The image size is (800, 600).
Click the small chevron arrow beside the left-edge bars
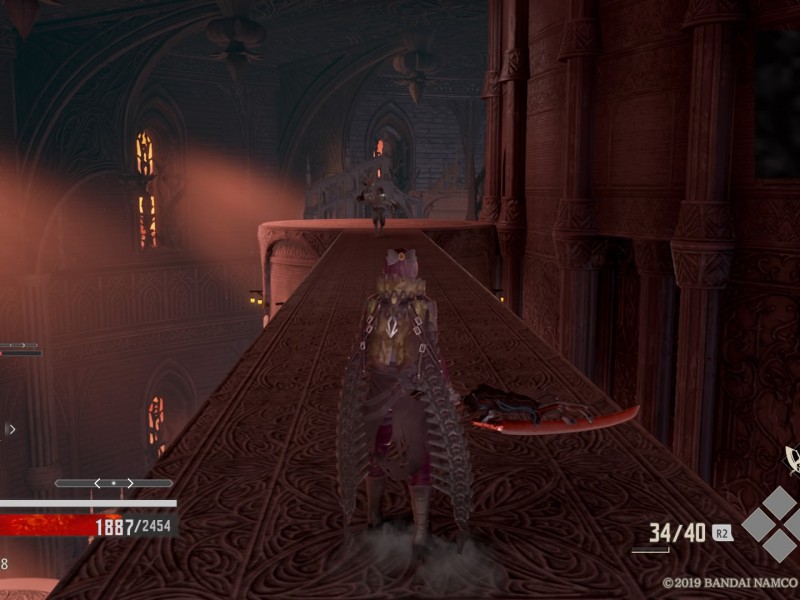pyautogui.click(x=11, y=429)
